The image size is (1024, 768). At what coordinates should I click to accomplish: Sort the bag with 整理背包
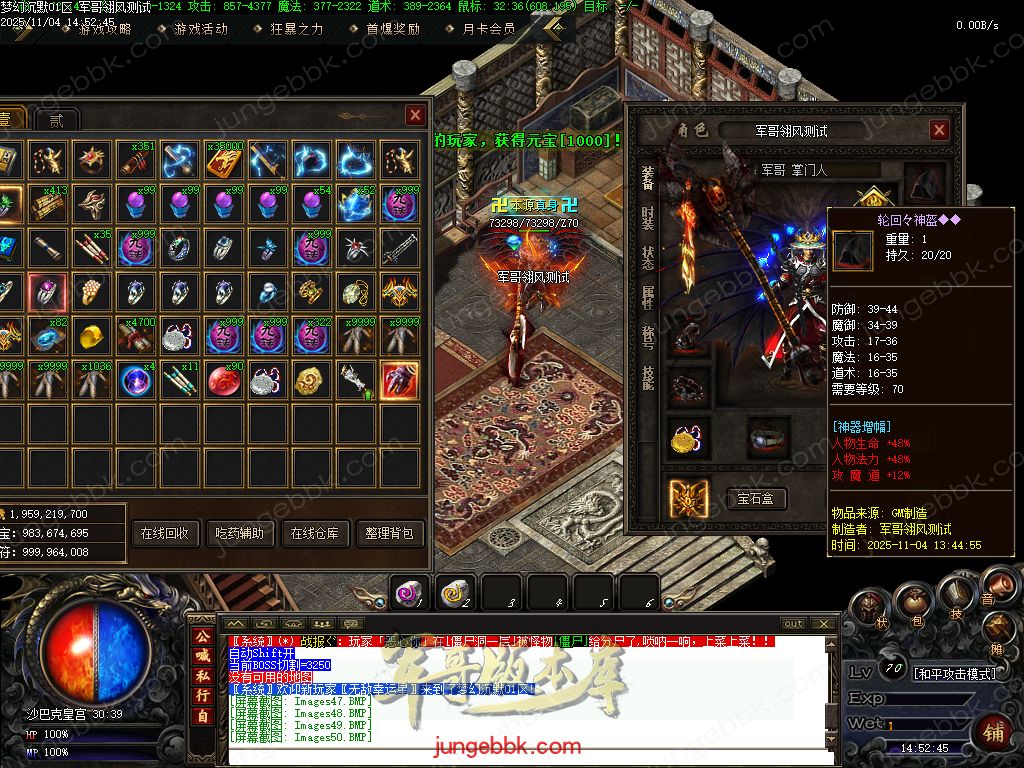(390, 534)
